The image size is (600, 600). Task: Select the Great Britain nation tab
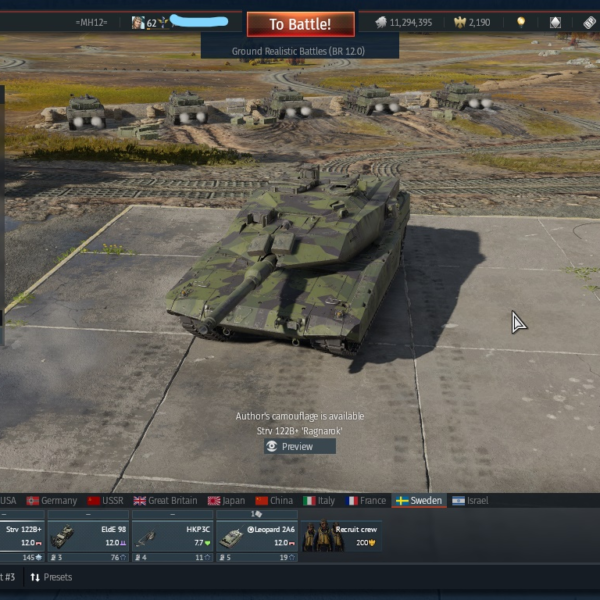pyautogui.click(x=166, y=500)
